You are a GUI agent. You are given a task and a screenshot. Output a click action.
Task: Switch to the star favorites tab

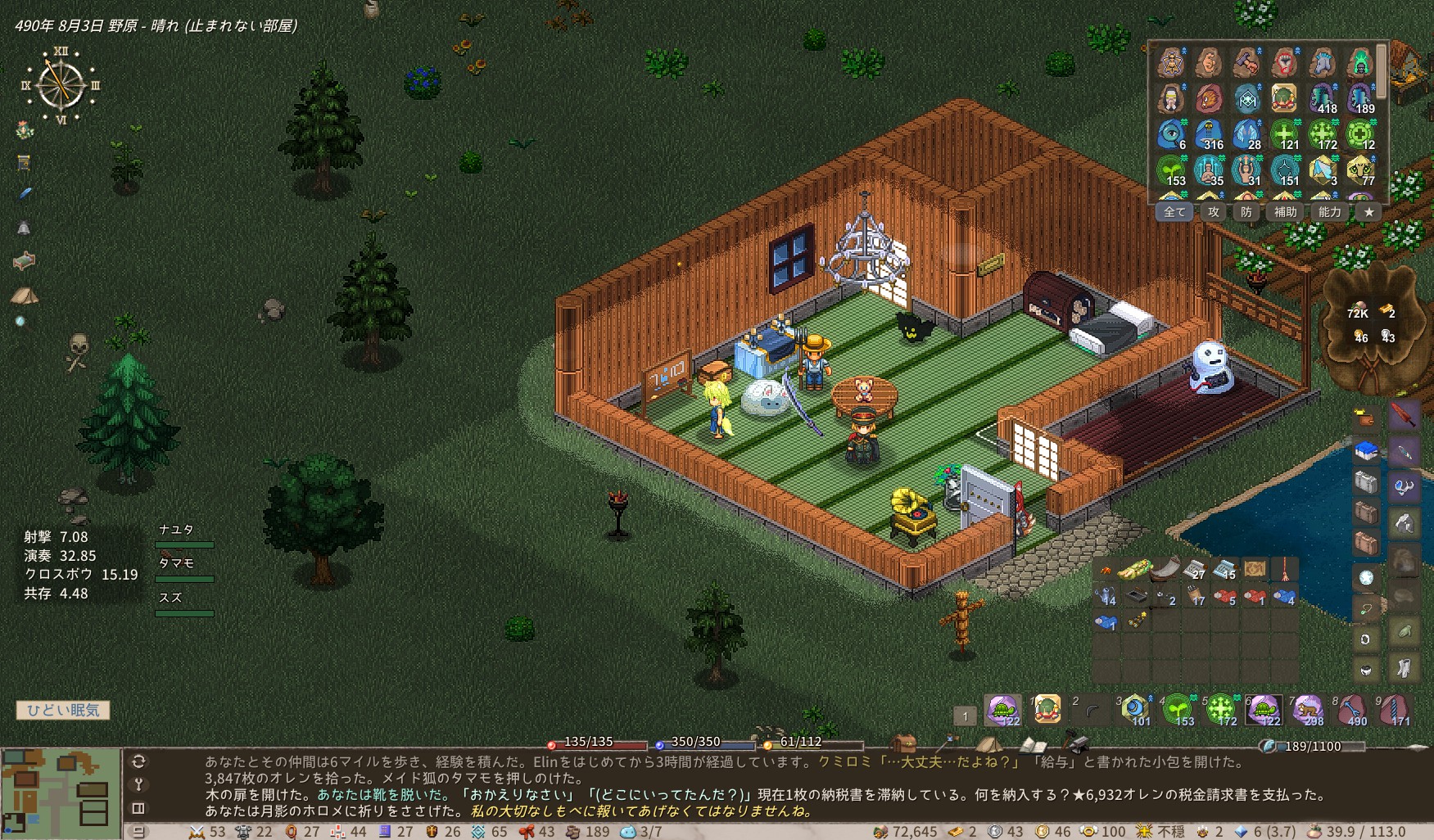[x=1368, y=212]
